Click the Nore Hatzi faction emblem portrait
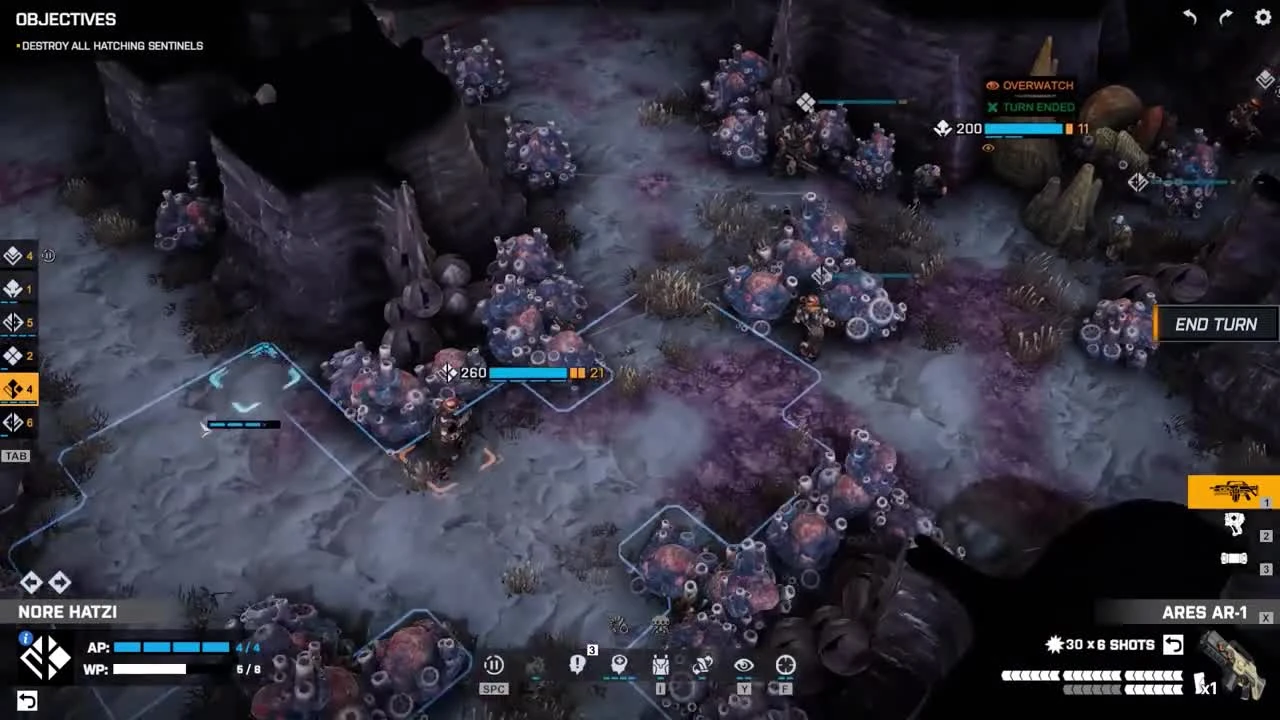This screenshot has height=720, width=1280. coord(44,656)
